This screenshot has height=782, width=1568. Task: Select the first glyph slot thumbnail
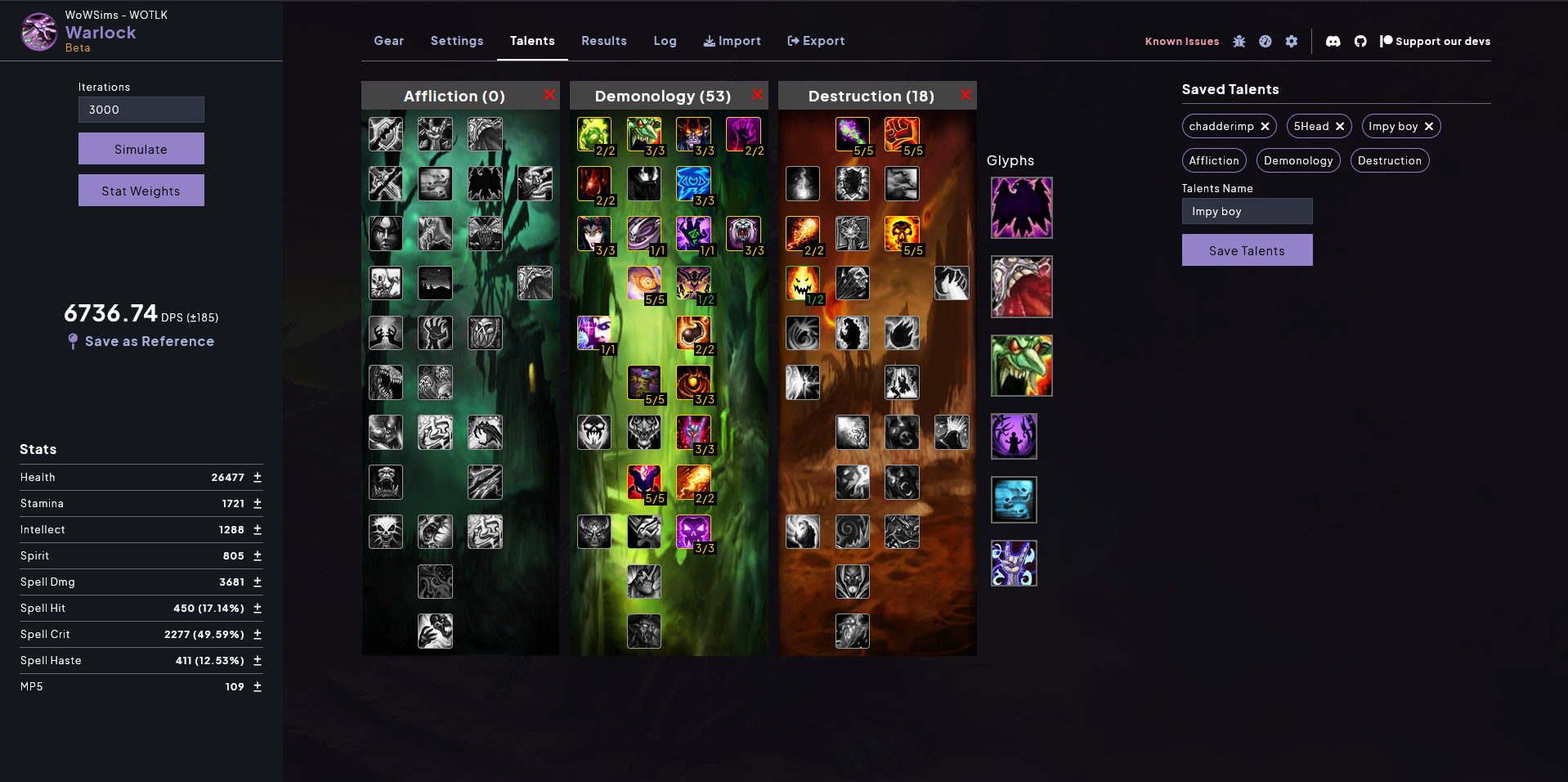point(1021,208)
